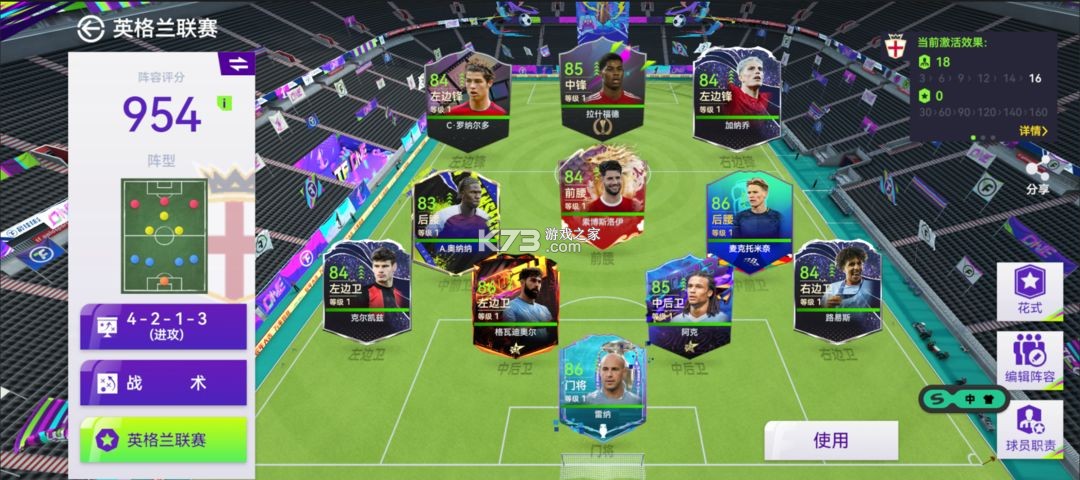Open the green squad rating info icon

tap(225, 102)
